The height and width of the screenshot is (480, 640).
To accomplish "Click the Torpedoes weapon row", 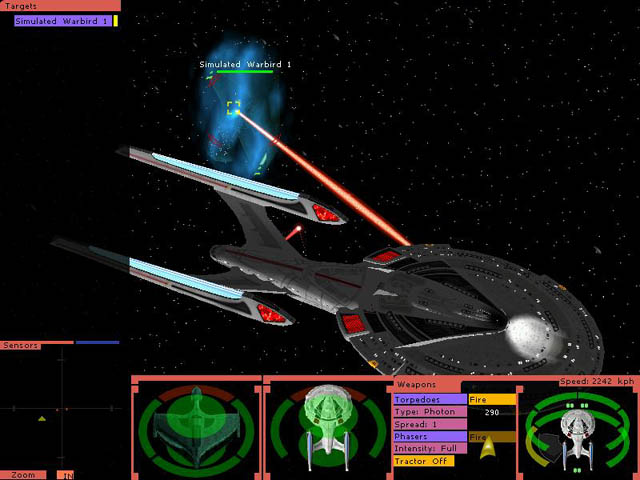I will pyautogui.click(x=430, y=399).
